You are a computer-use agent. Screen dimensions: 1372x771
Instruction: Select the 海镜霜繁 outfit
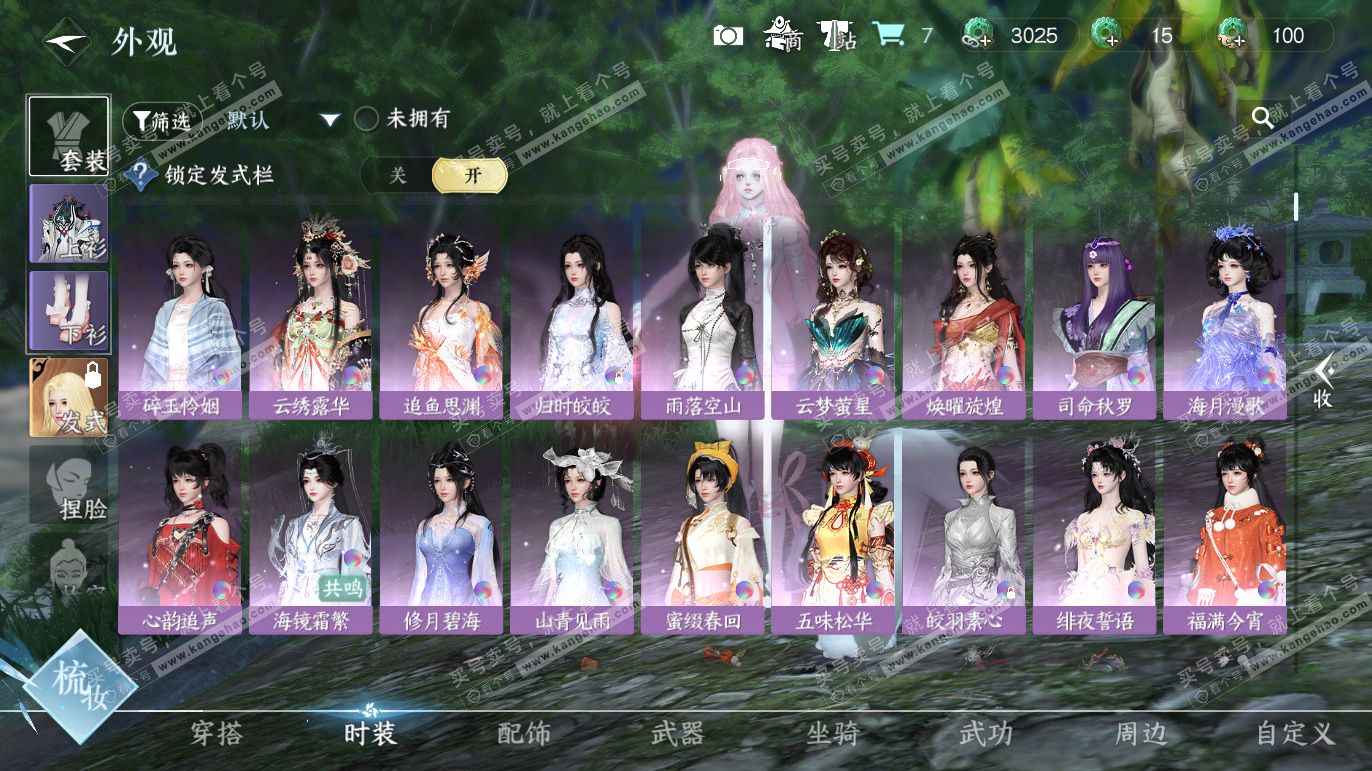(310, 535)
